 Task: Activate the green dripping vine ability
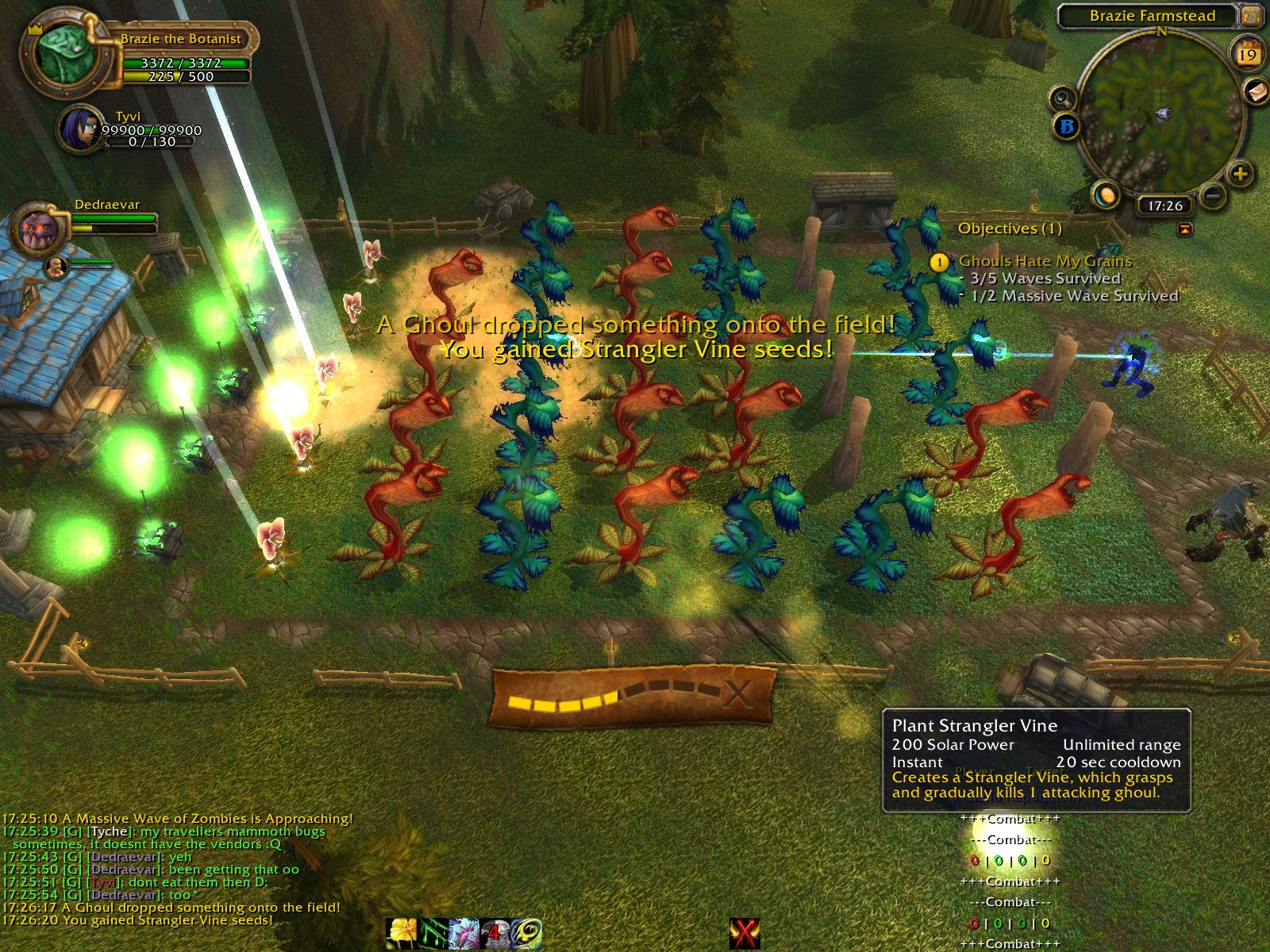tap(433, 933)
